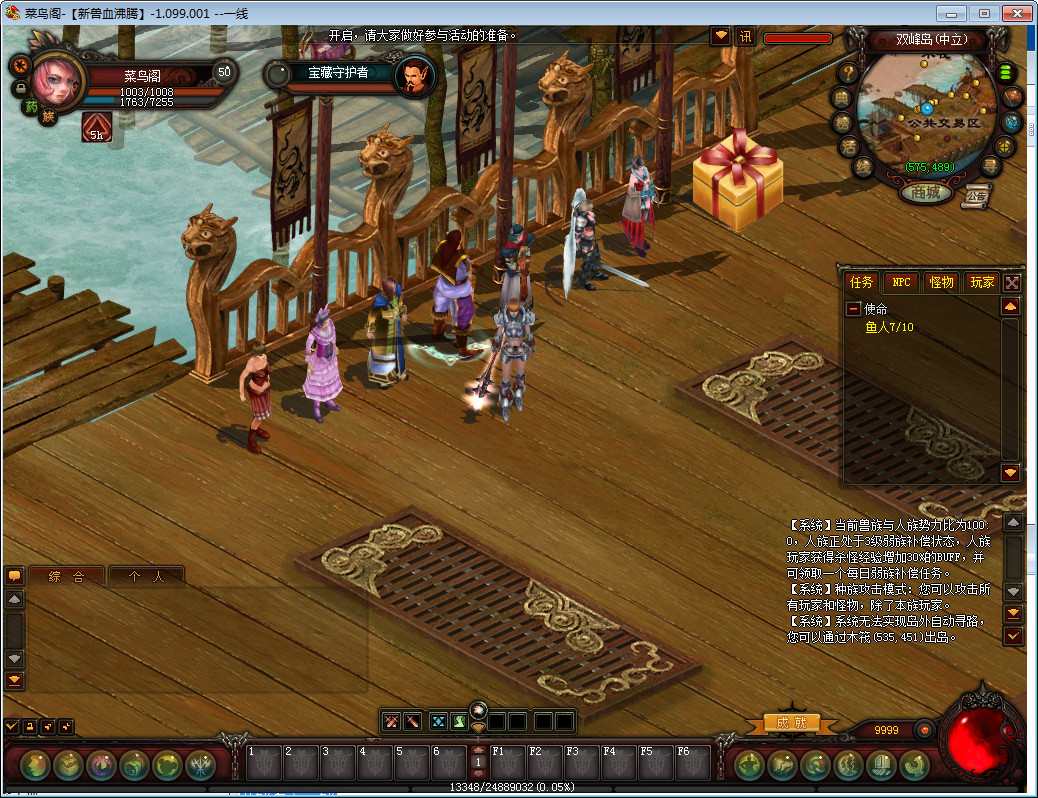Screen dimensions: 1038x798
Task: Switch chat to the 综合 tab
Action: [65, 576]
